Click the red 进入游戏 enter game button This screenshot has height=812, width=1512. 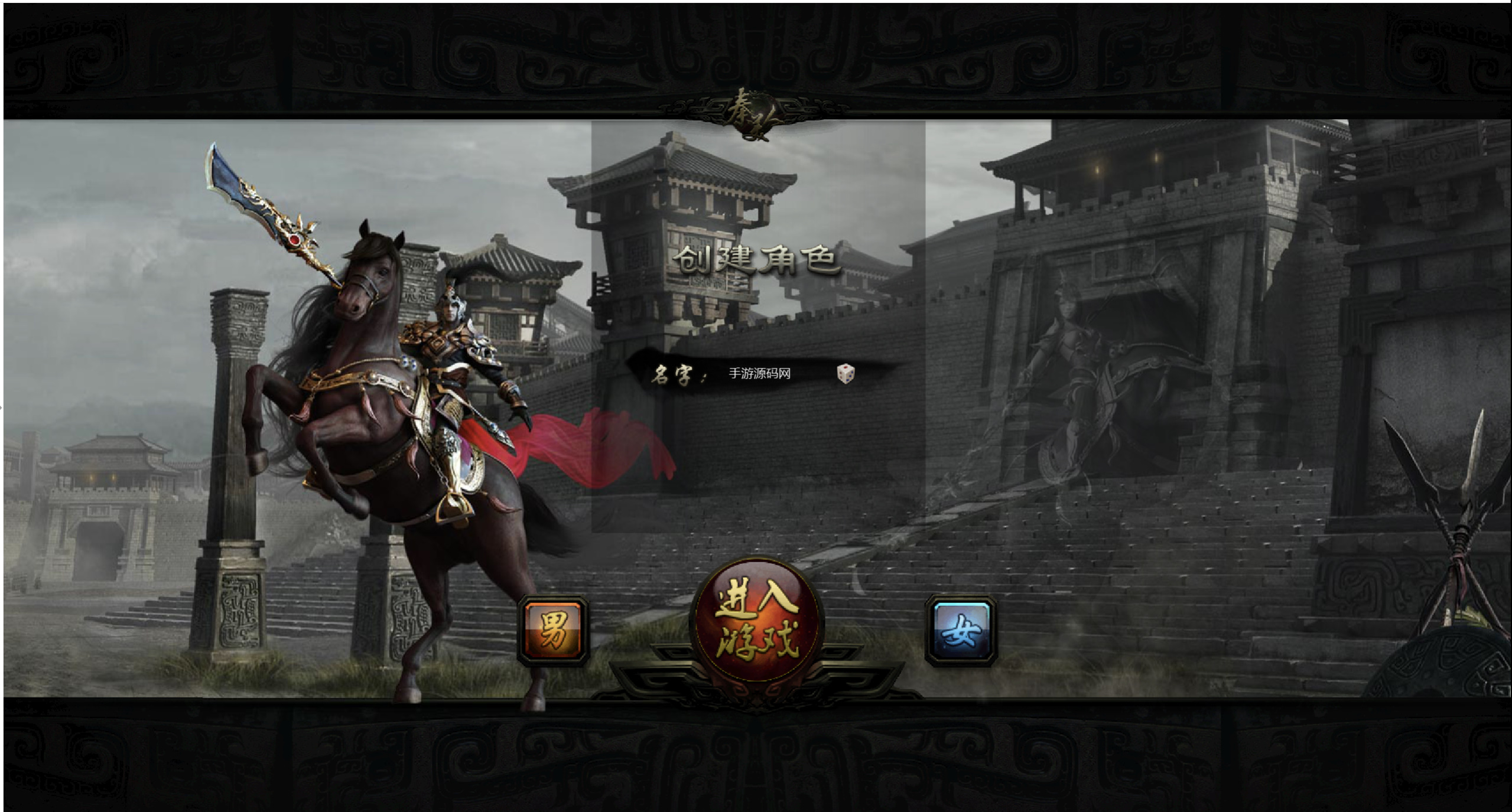[x=757, y=627]
